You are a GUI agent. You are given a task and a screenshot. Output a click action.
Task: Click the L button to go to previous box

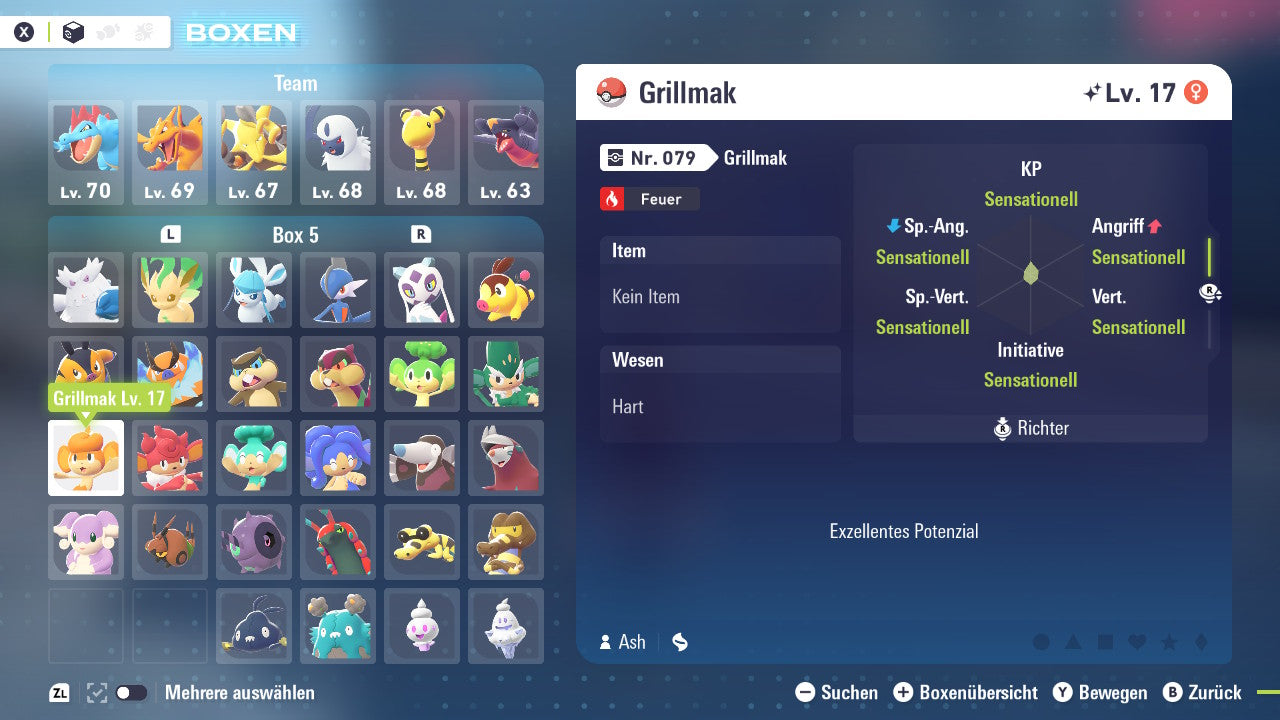pos(170,236)
